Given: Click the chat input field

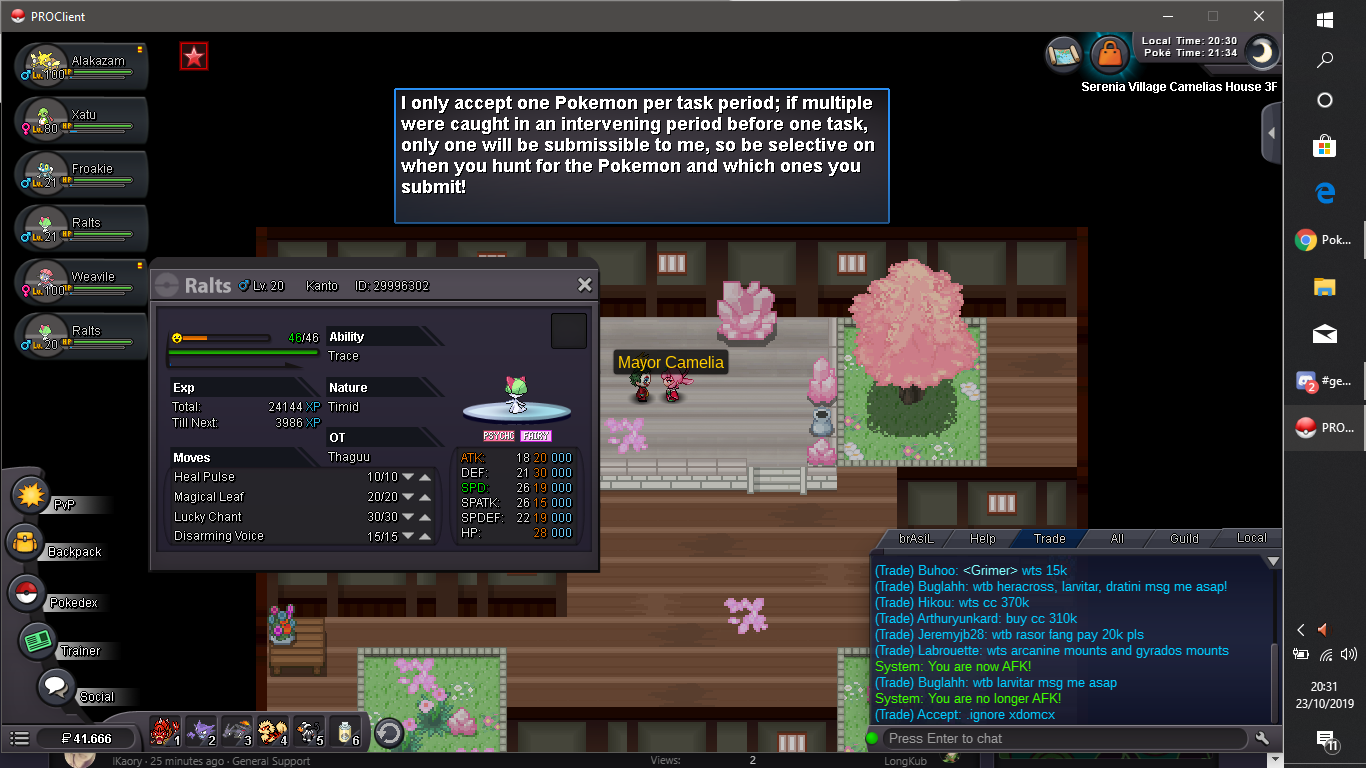Looking at the screenshot, I should (1065, 738).
